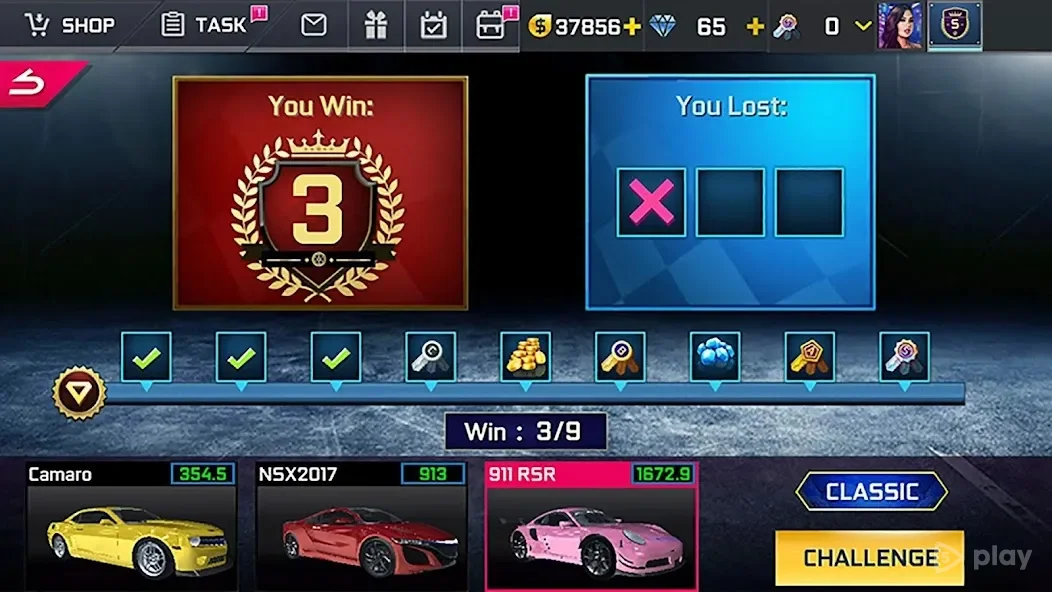Viewport: 1052px width, 592px height.
Task: Open the Task list
Action: coord(205,25)
